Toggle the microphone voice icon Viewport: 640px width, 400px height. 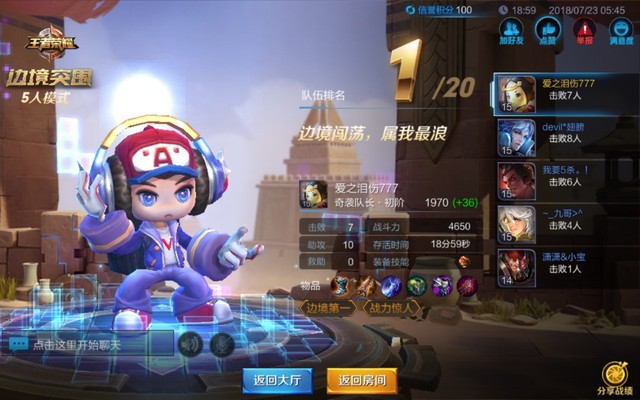tap(222, 344)
